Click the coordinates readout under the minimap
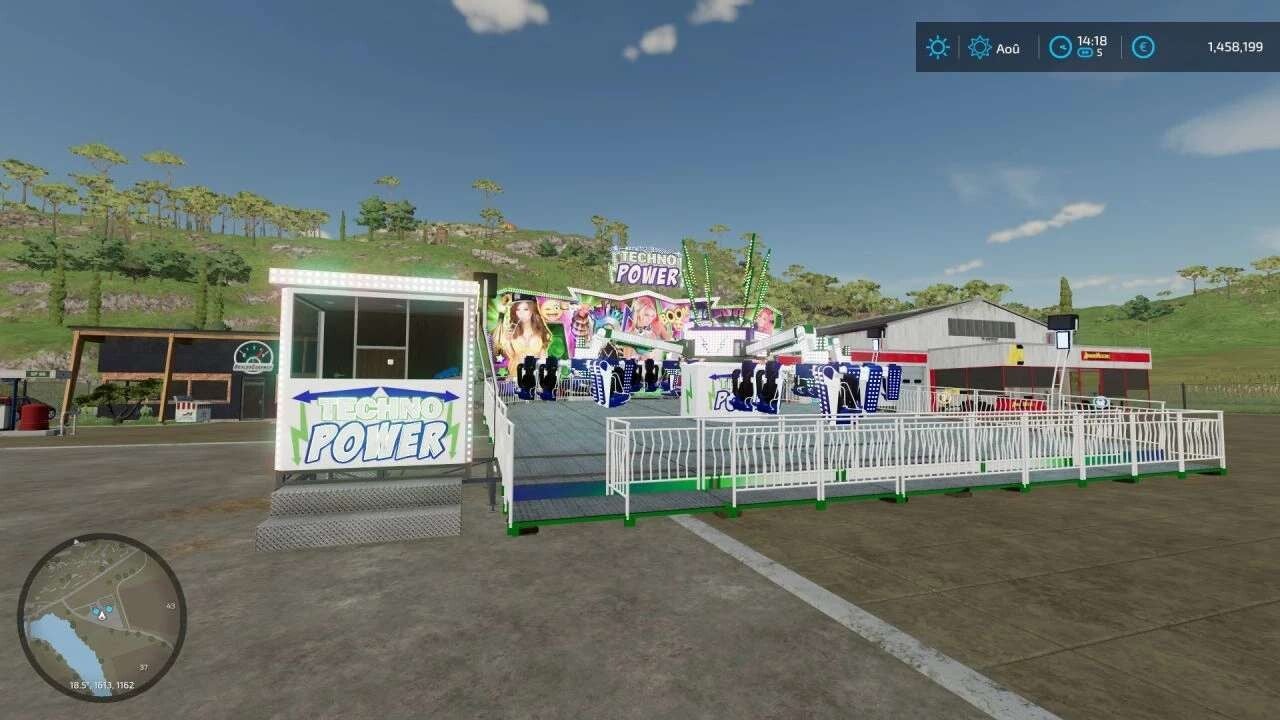The width and height of the screenshot is (1280, 720). point(102,684)
